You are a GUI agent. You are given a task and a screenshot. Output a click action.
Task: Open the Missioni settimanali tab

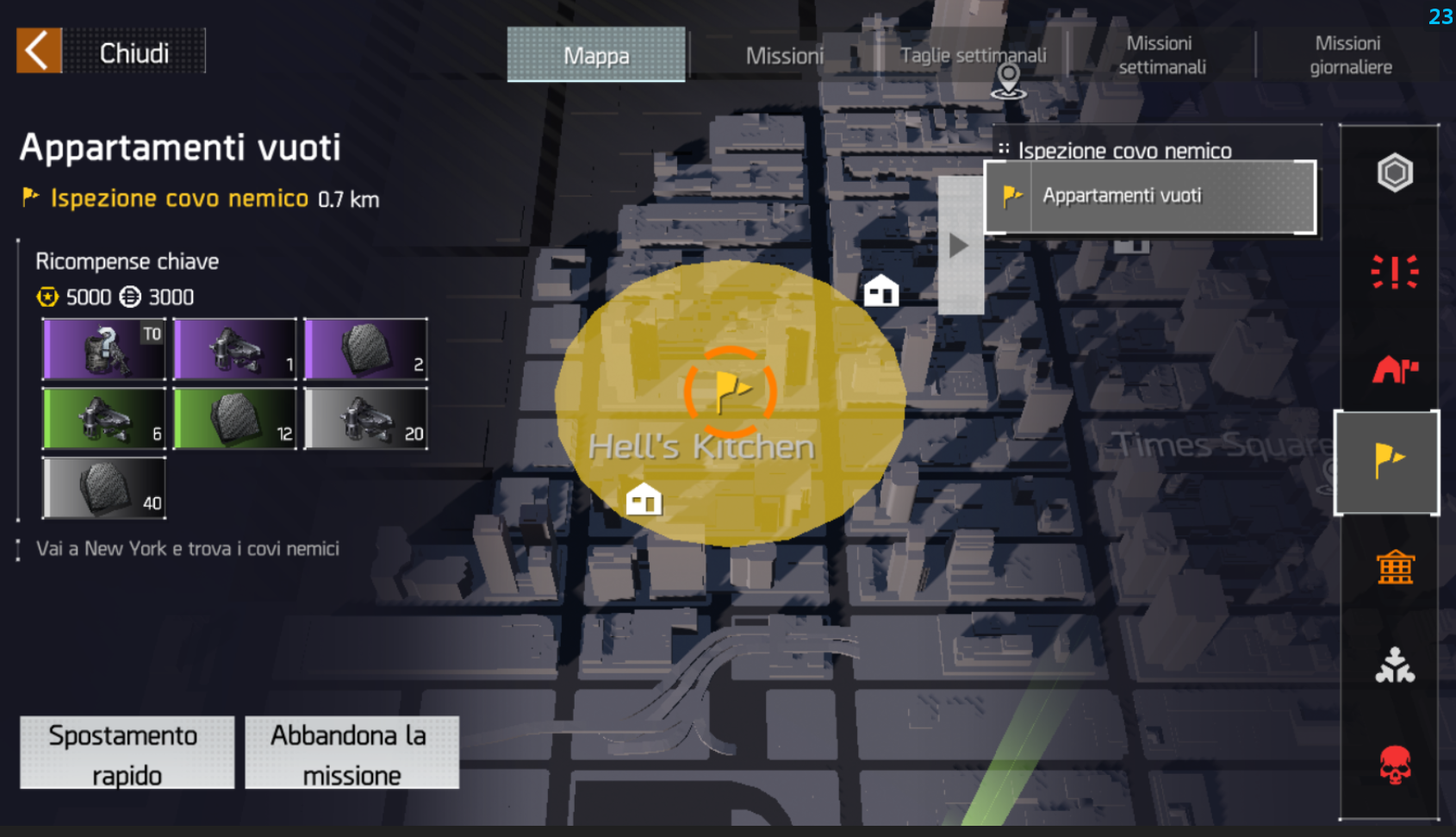1161,55
